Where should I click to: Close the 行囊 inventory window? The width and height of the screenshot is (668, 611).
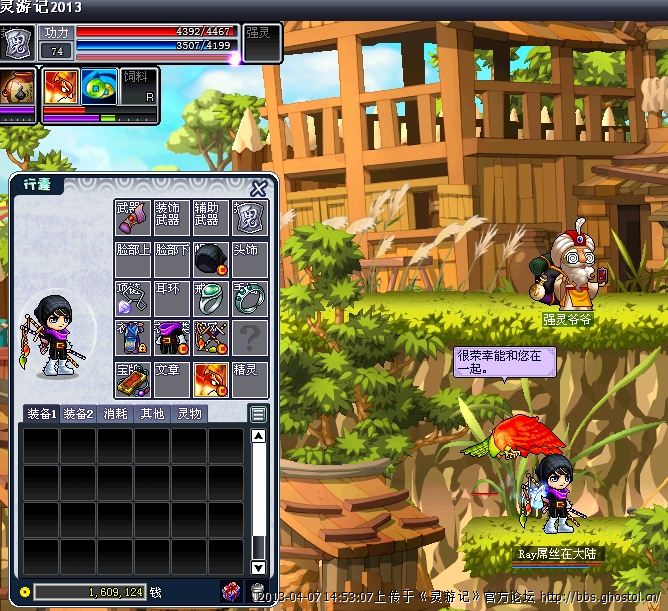tap(258, 188)
